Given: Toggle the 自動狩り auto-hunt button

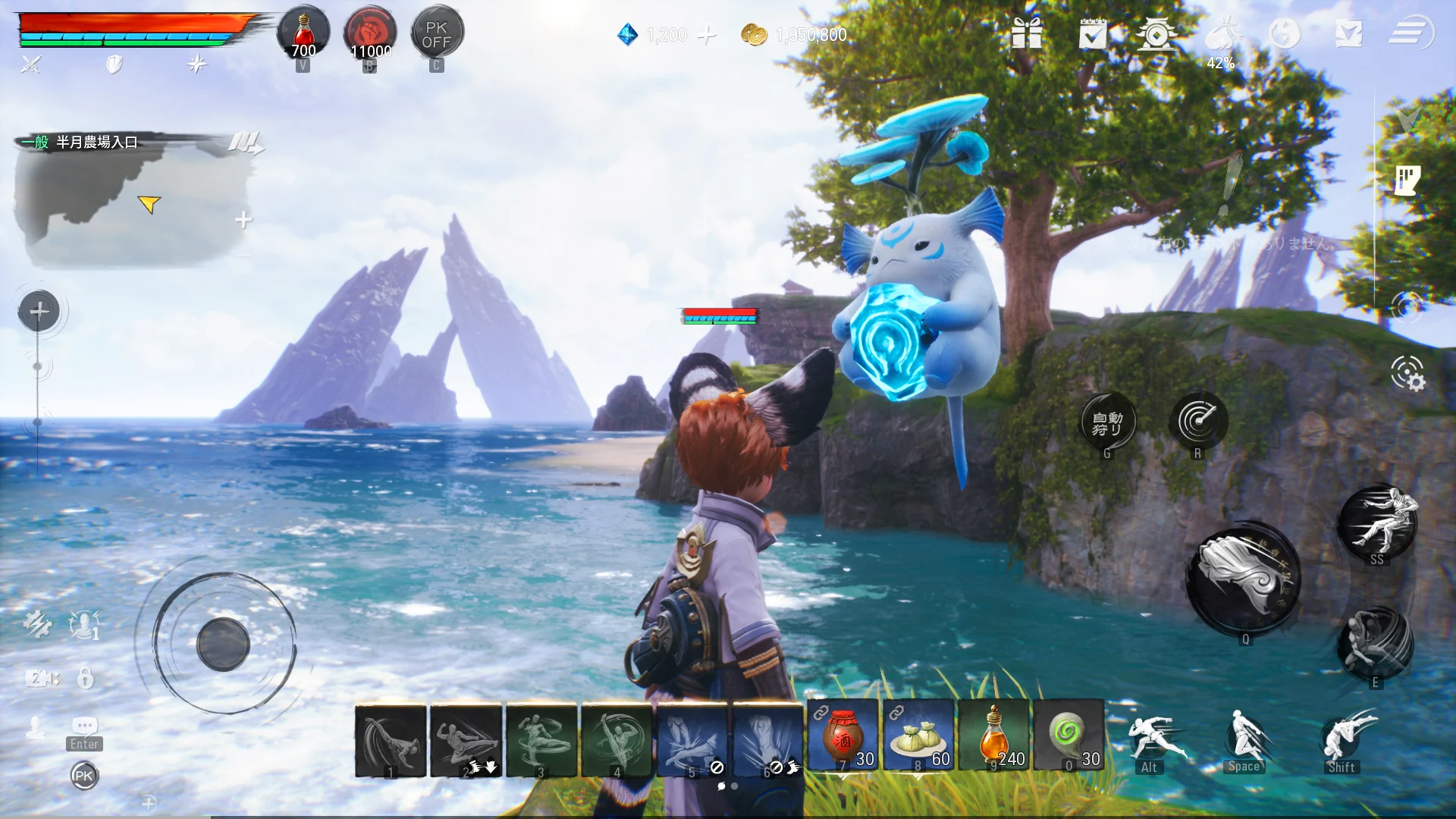Looking at the screenshot, I should (x=1107, y=422).
